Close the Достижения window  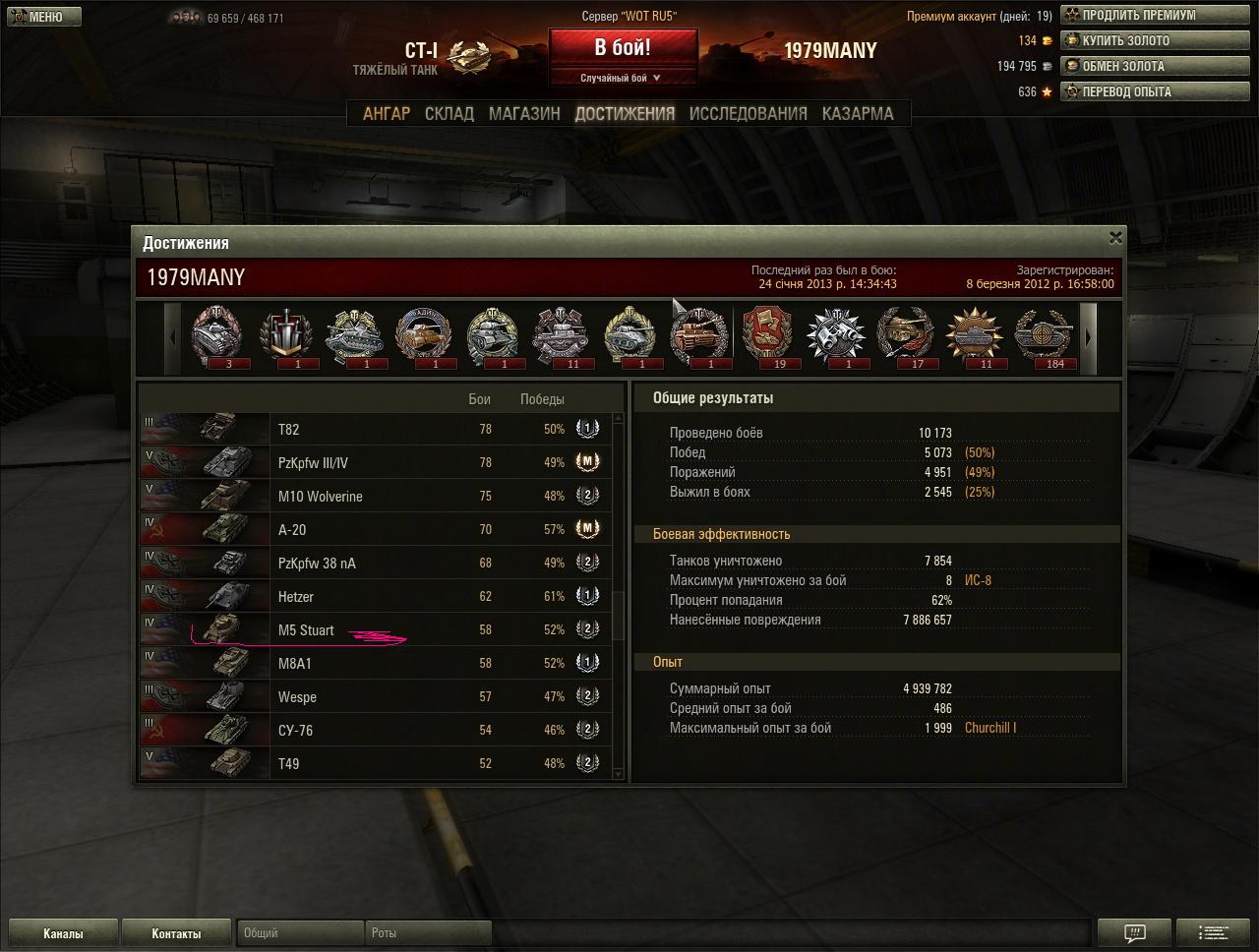tap(1115, 237)
